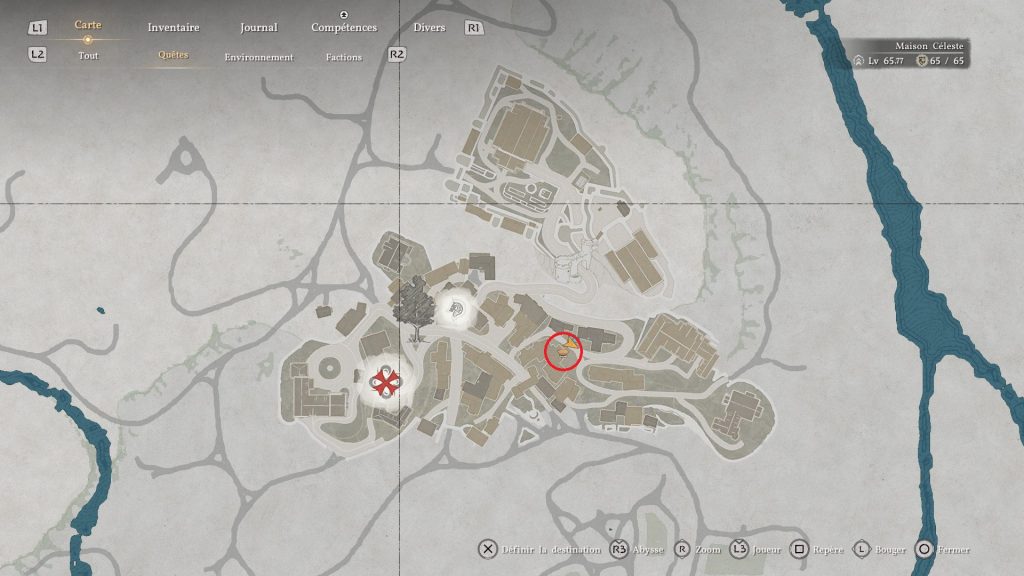The image size is (1024, 576).
Task: Select the orange player position marker
Action: [567, 347]
